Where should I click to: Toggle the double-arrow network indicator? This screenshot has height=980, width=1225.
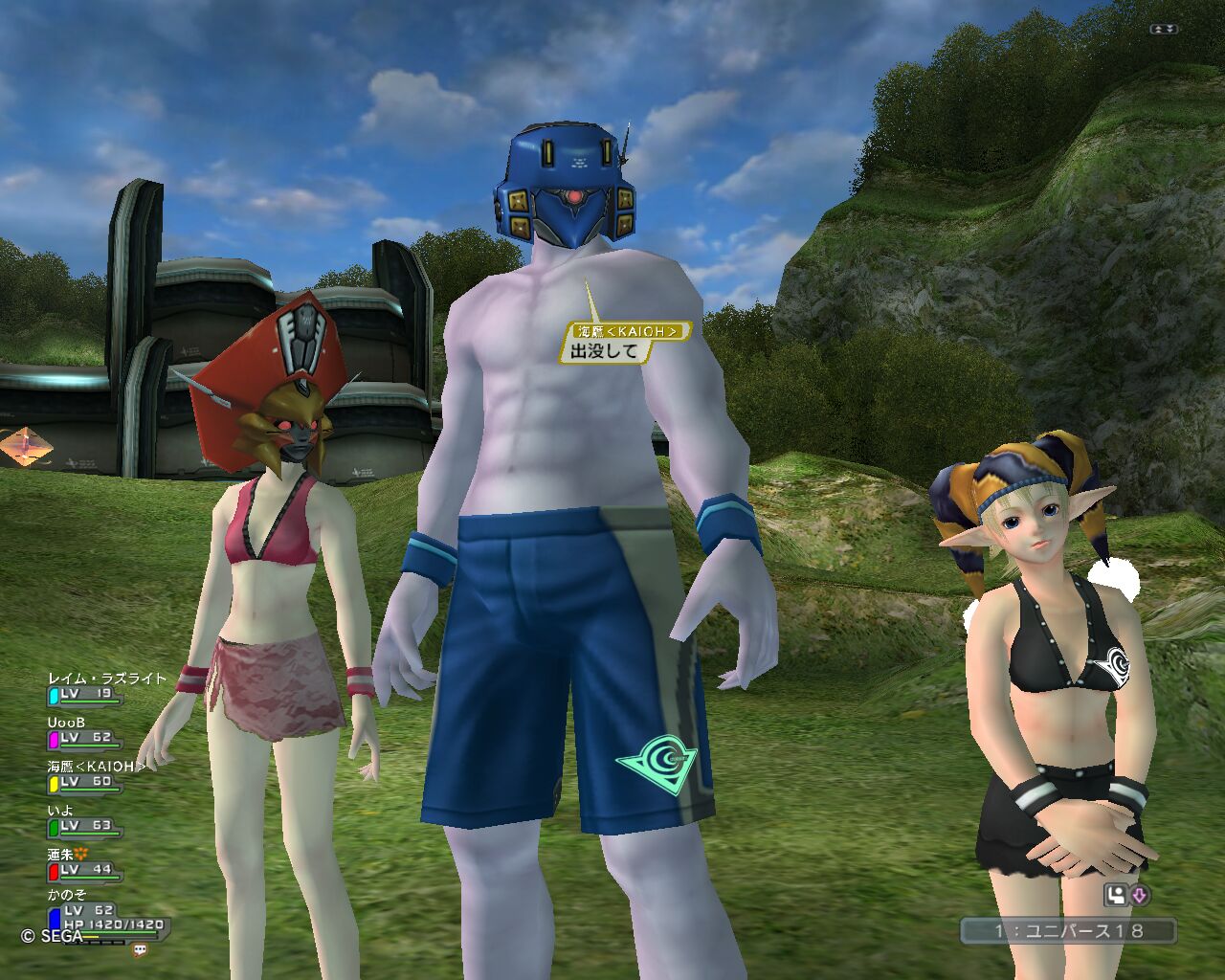tap(1165, 29)
